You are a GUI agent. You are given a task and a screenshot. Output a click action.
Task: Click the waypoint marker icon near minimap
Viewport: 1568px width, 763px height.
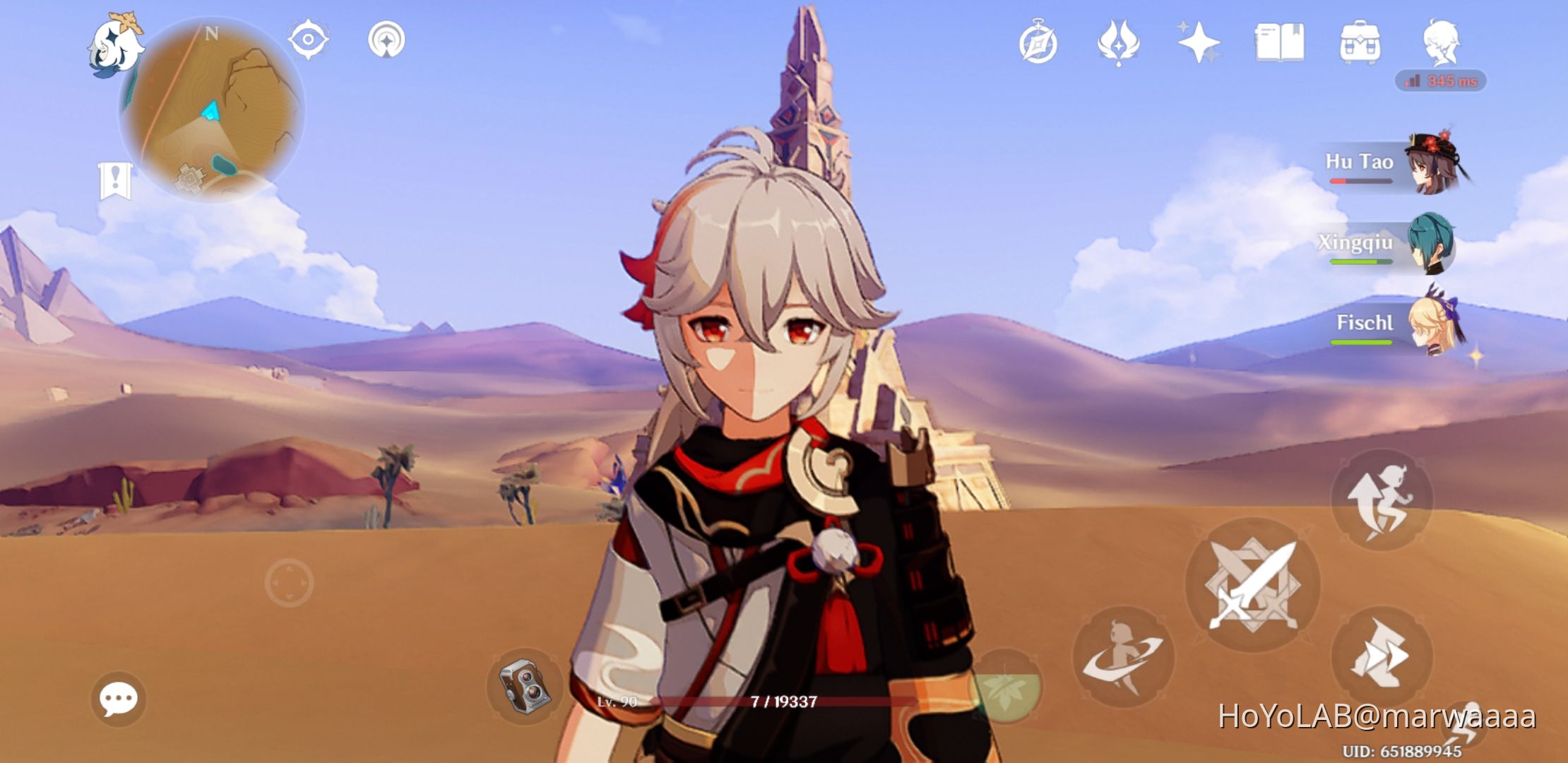(384, 40)
